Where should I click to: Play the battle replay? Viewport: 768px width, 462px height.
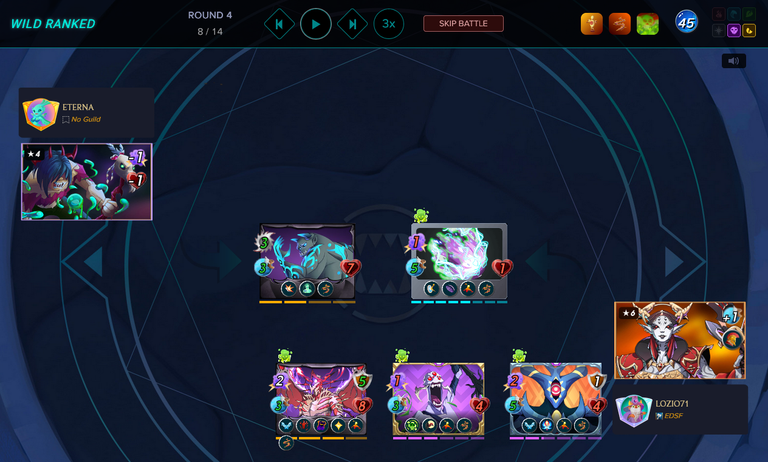(316, 24)
